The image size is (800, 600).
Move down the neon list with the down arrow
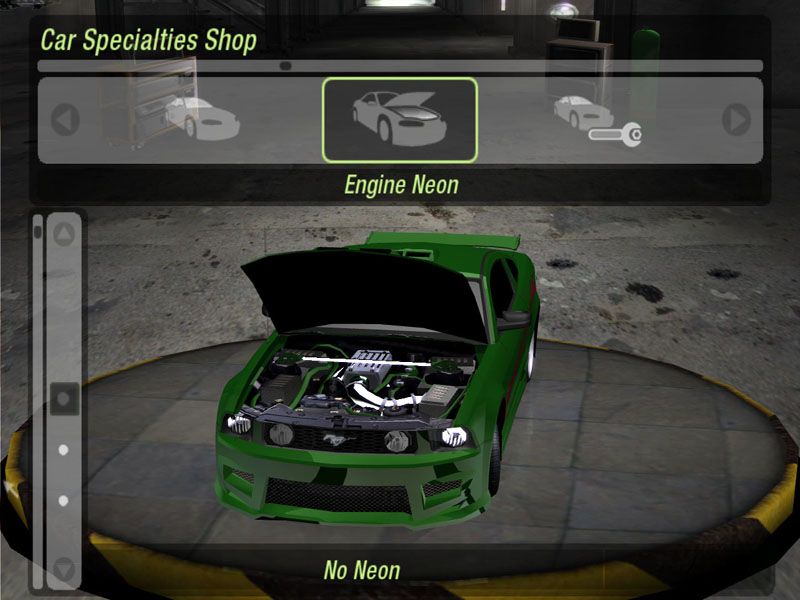click(64, 571)
